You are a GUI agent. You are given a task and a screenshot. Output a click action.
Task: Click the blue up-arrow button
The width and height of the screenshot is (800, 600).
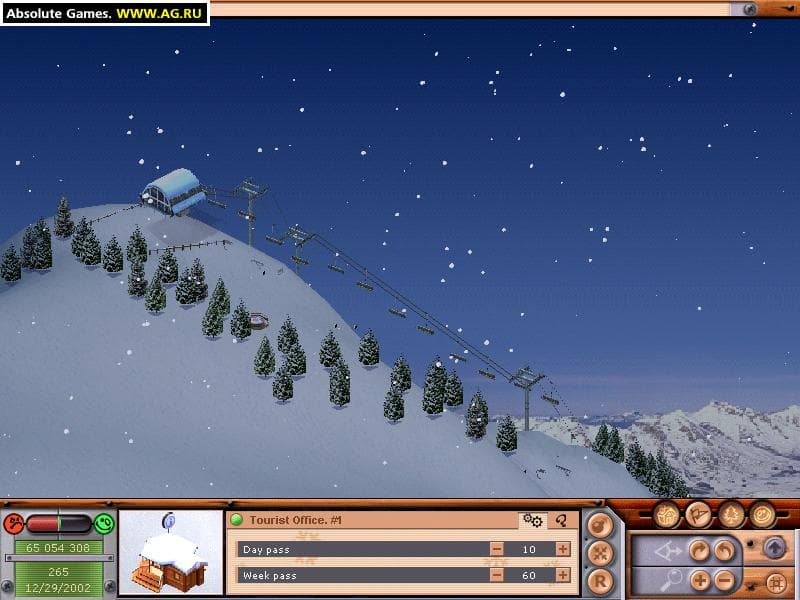775,548
